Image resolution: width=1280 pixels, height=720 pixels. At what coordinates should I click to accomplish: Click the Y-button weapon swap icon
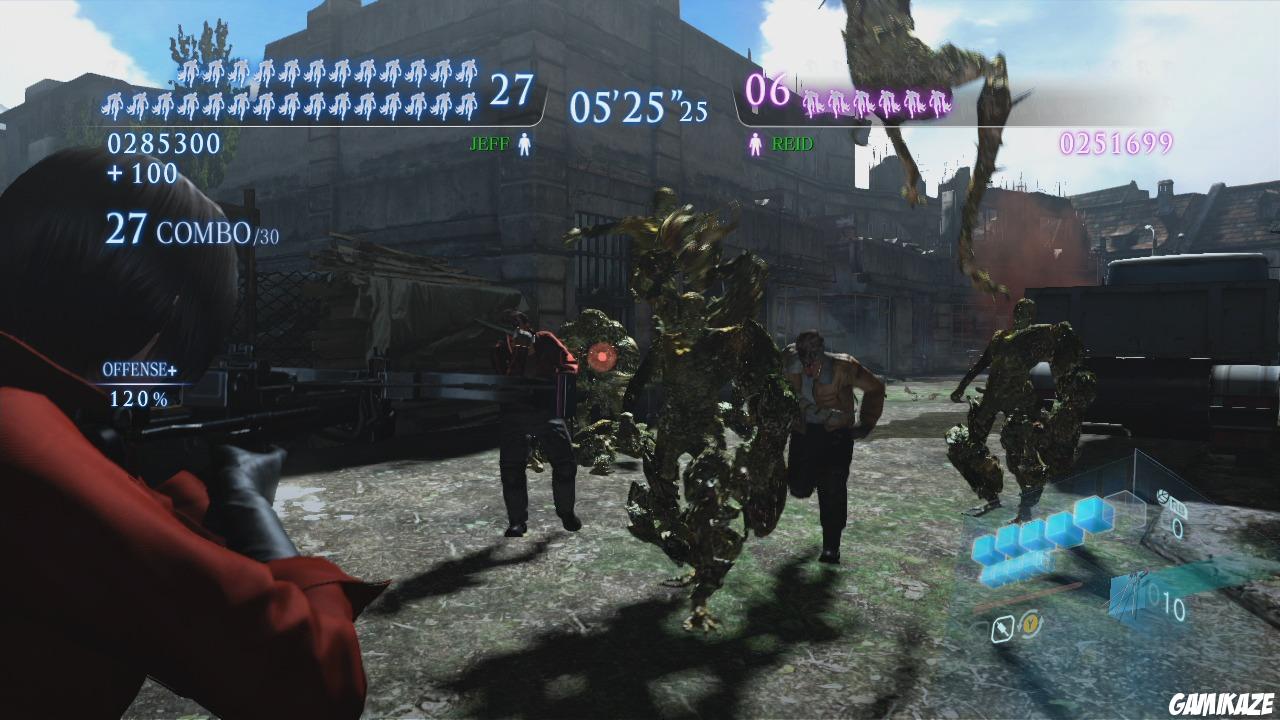pos(1030,625)
